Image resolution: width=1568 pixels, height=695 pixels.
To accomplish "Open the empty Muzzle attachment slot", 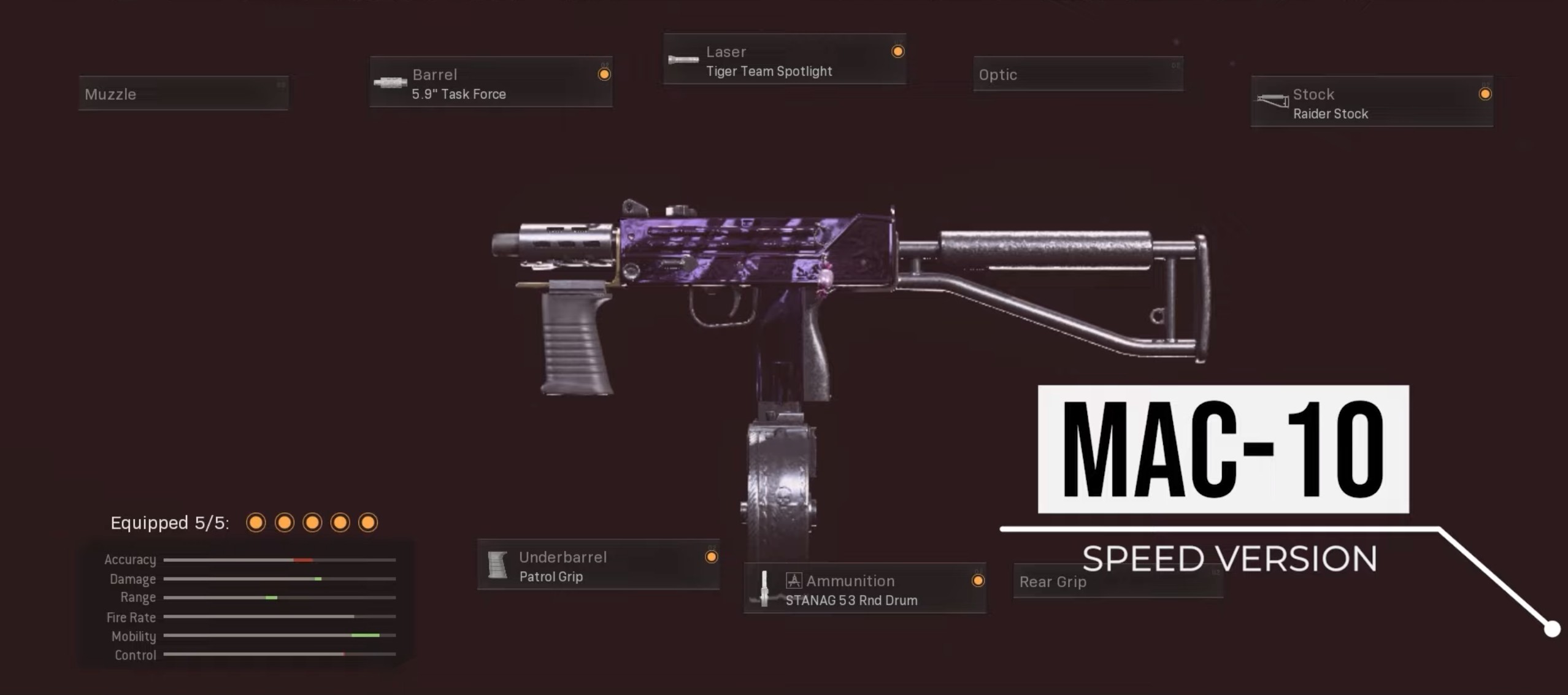I will [x=183, y=94].
